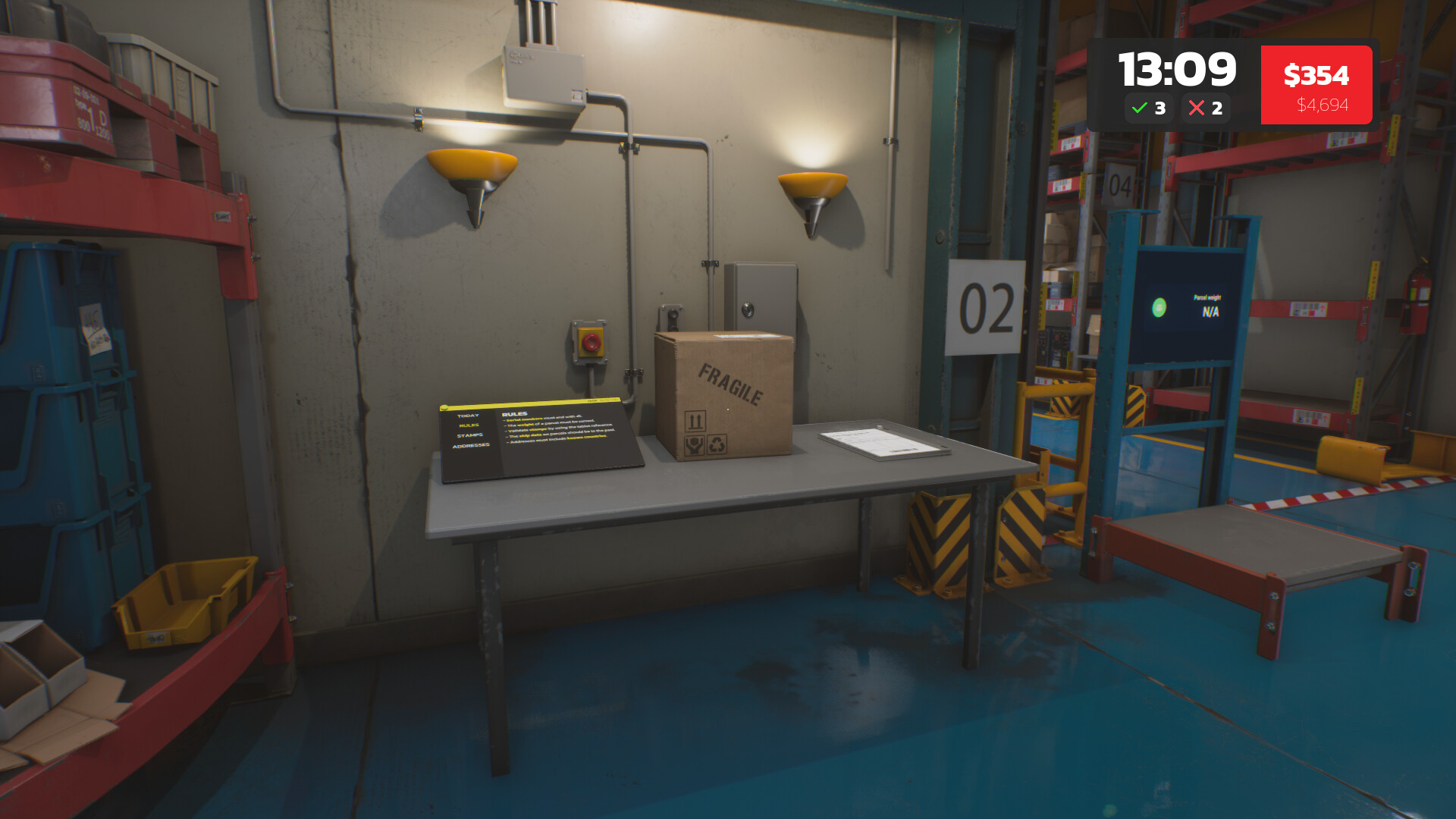
Task: Click the green checkmark score icon
Action: 1137,108
